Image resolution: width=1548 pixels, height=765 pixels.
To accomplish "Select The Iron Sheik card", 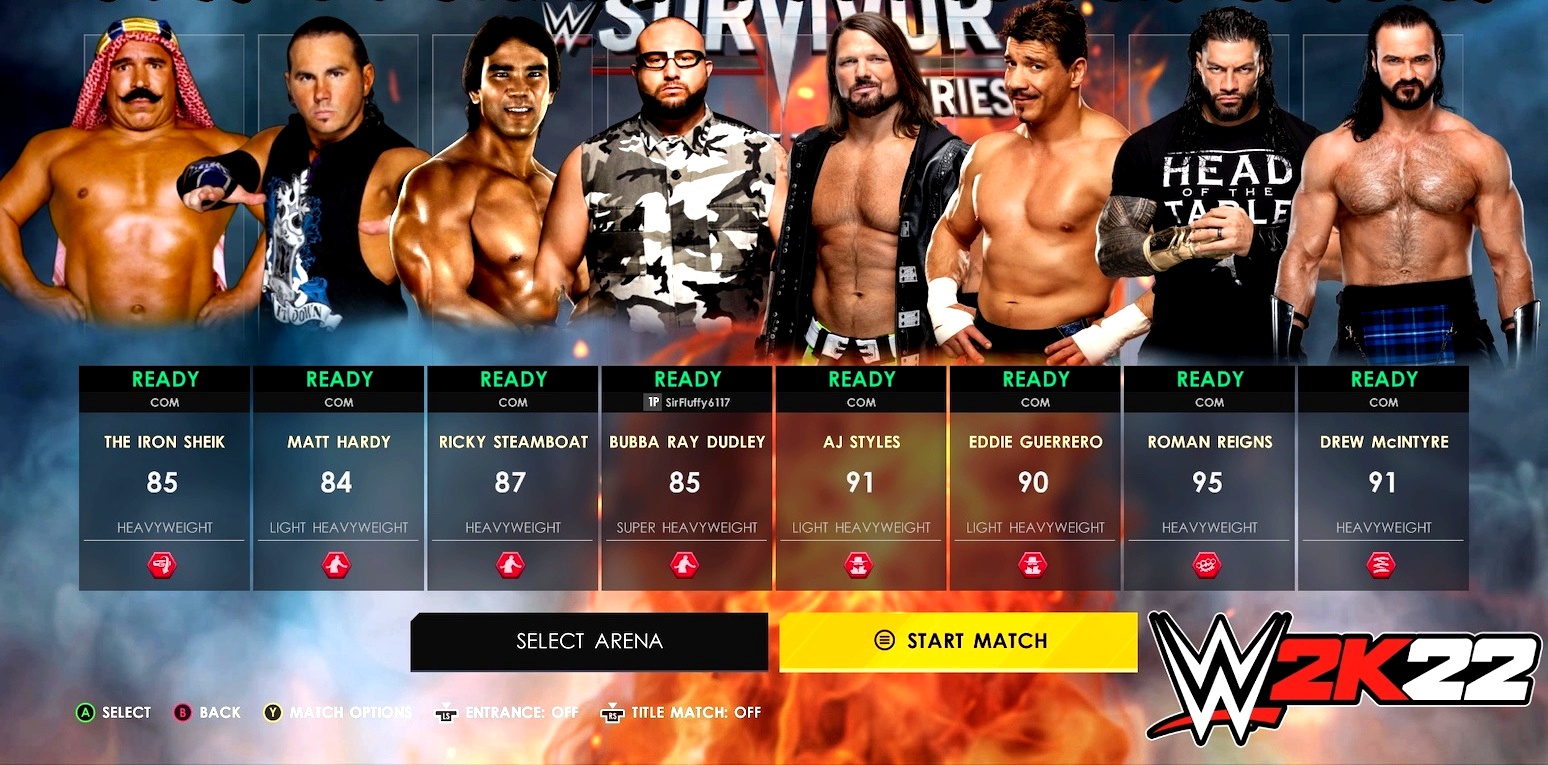I will click(x=164, y=478).
